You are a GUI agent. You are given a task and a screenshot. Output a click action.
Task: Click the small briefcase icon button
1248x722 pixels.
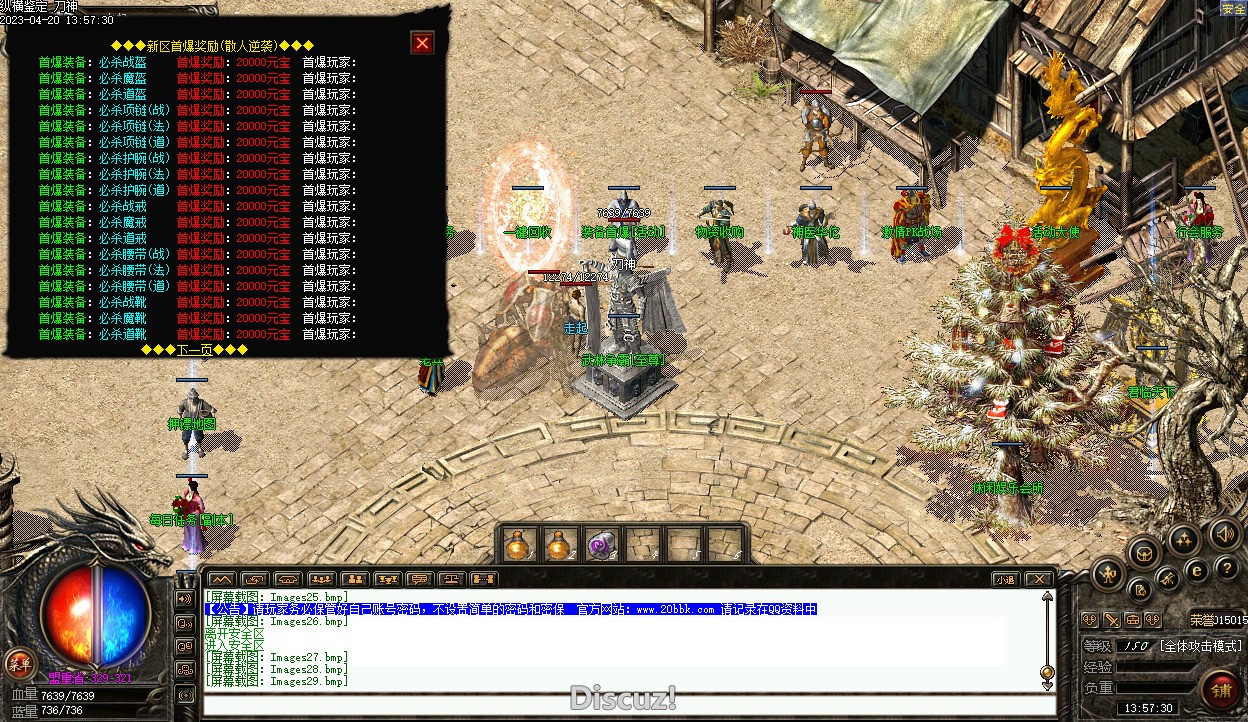(x=1132, y=620)
